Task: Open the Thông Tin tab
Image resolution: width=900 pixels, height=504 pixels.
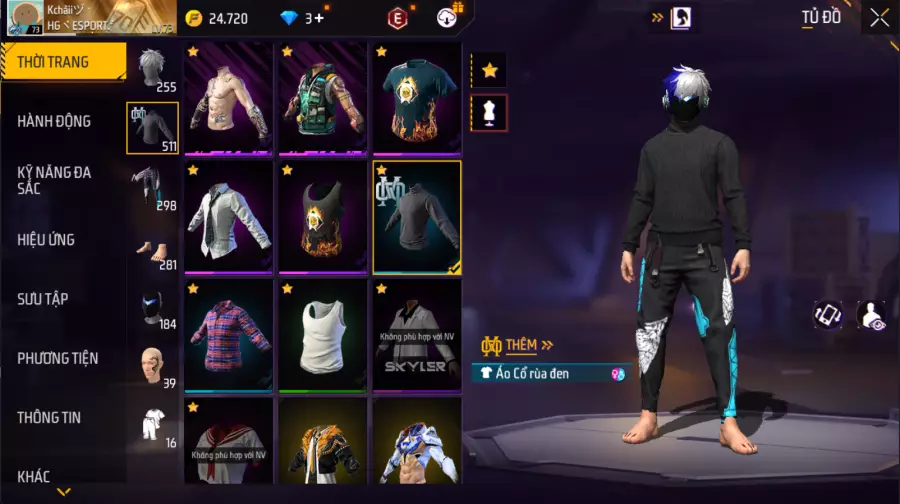Action: tap(49, 417)
